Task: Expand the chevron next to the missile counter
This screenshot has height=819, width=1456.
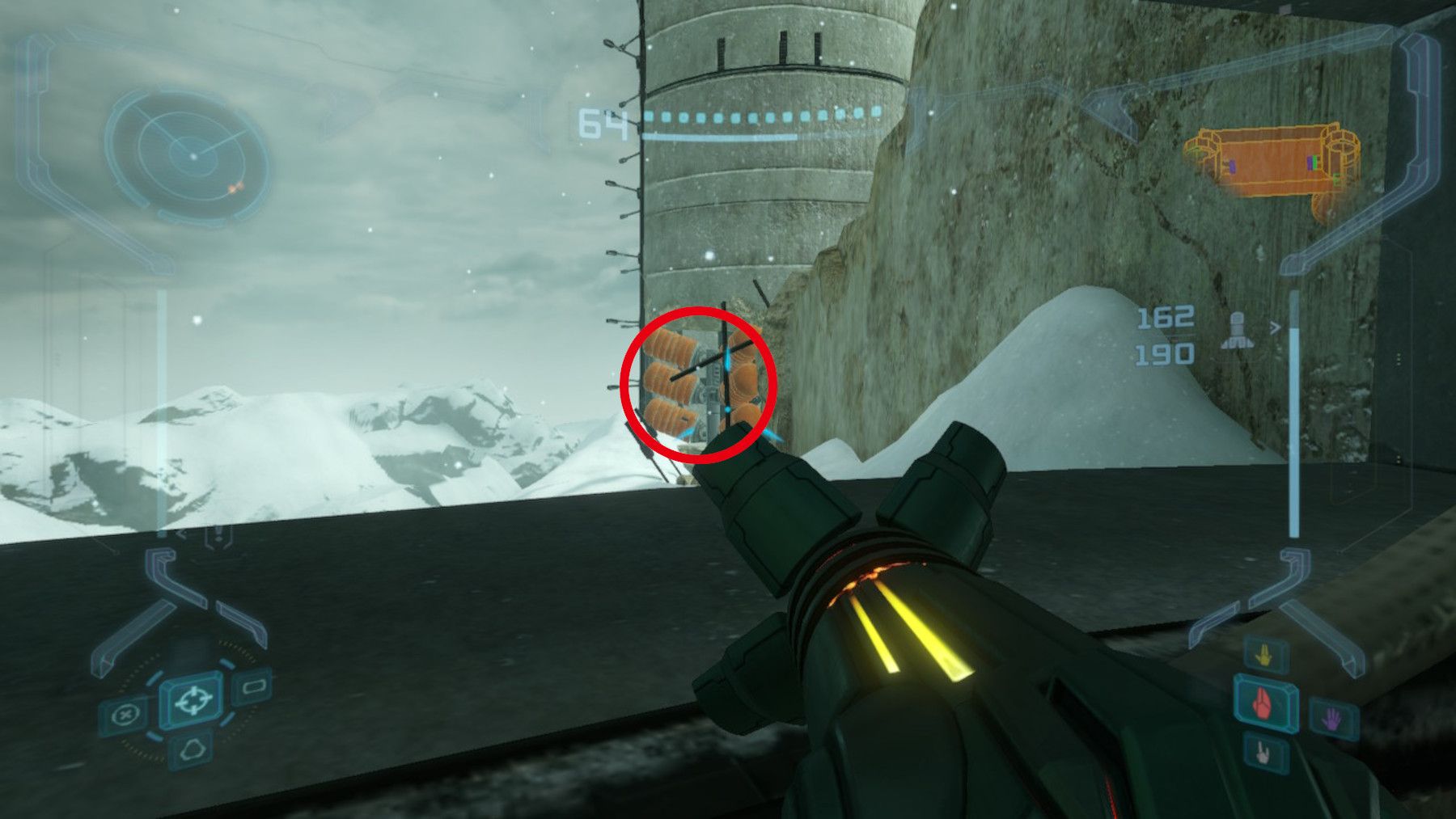Action: click(x=1276, y=327)
